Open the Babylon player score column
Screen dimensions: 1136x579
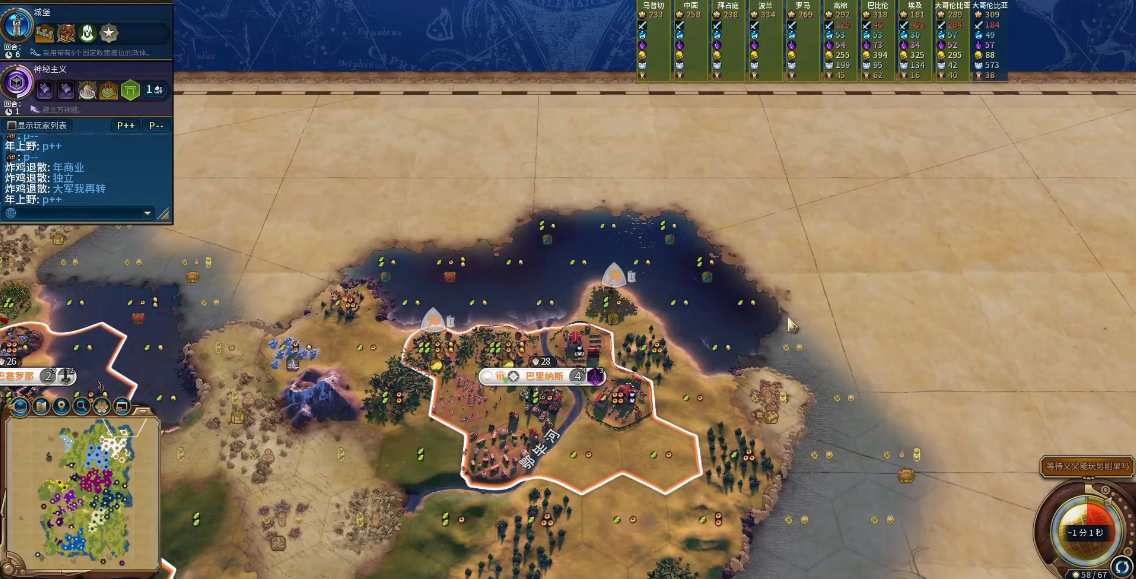click(x=878, y=40)
